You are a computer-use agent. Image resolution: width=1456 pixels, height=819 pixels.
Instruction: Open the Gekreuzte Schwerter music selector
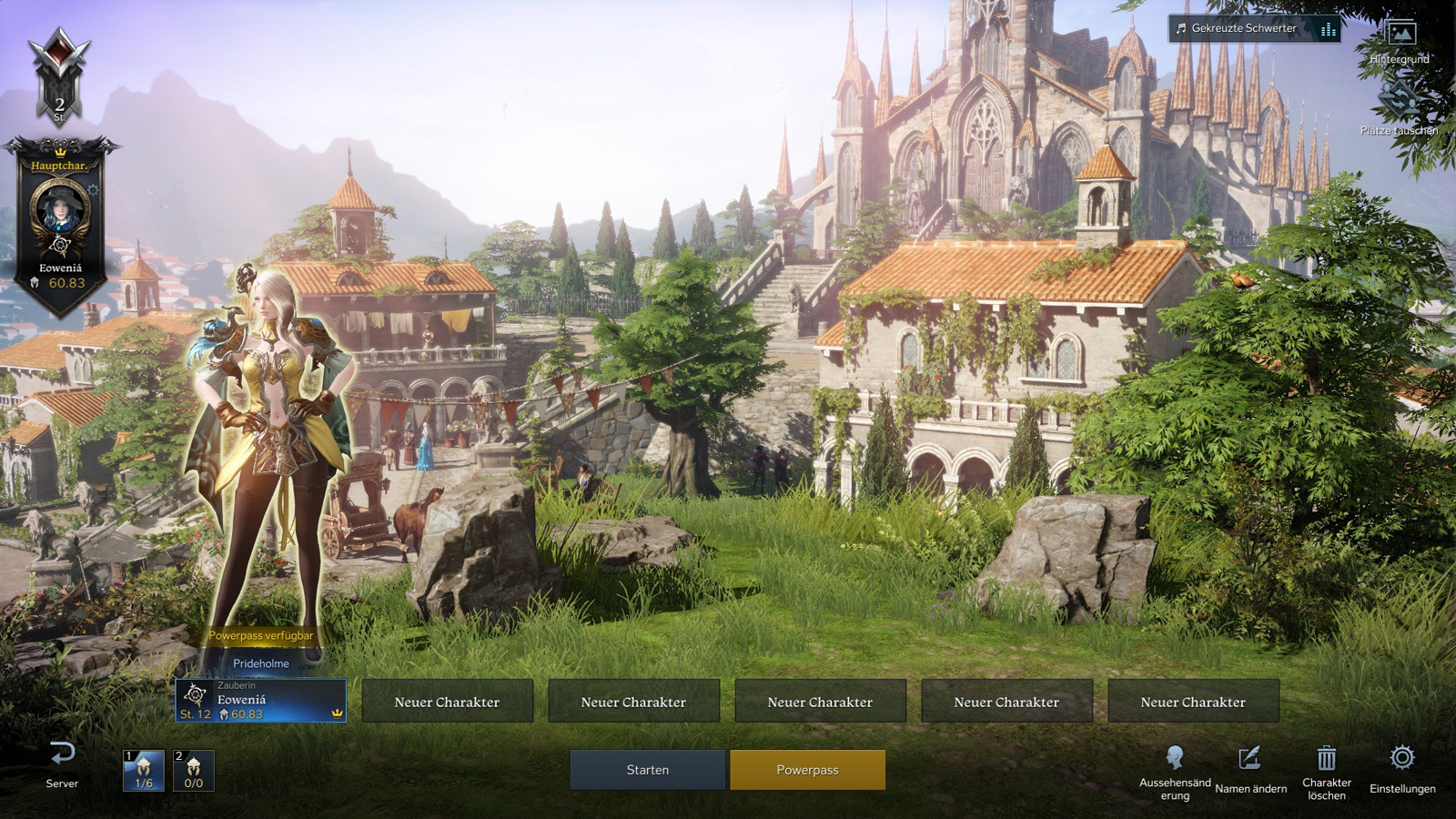(x=1254, y=28)
